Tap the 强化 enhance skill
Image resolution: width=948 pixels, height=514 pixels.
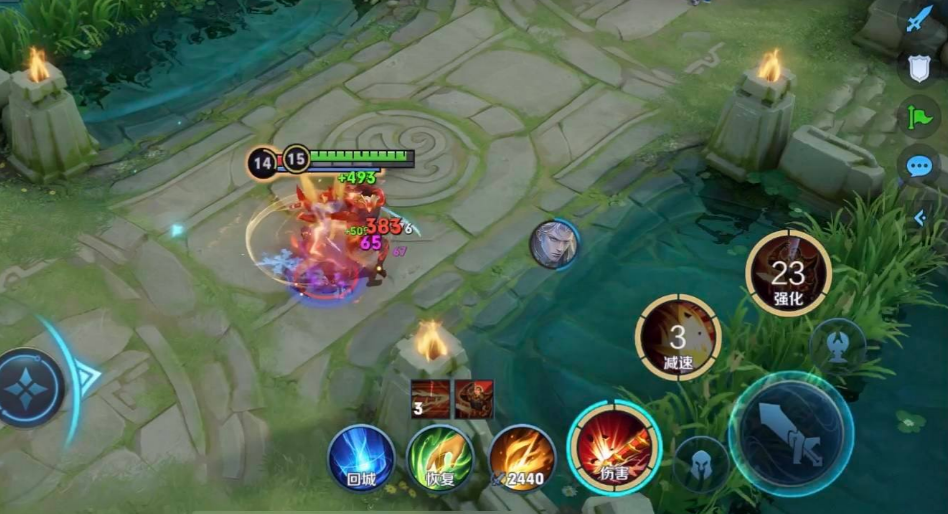(x=788, y=273)
